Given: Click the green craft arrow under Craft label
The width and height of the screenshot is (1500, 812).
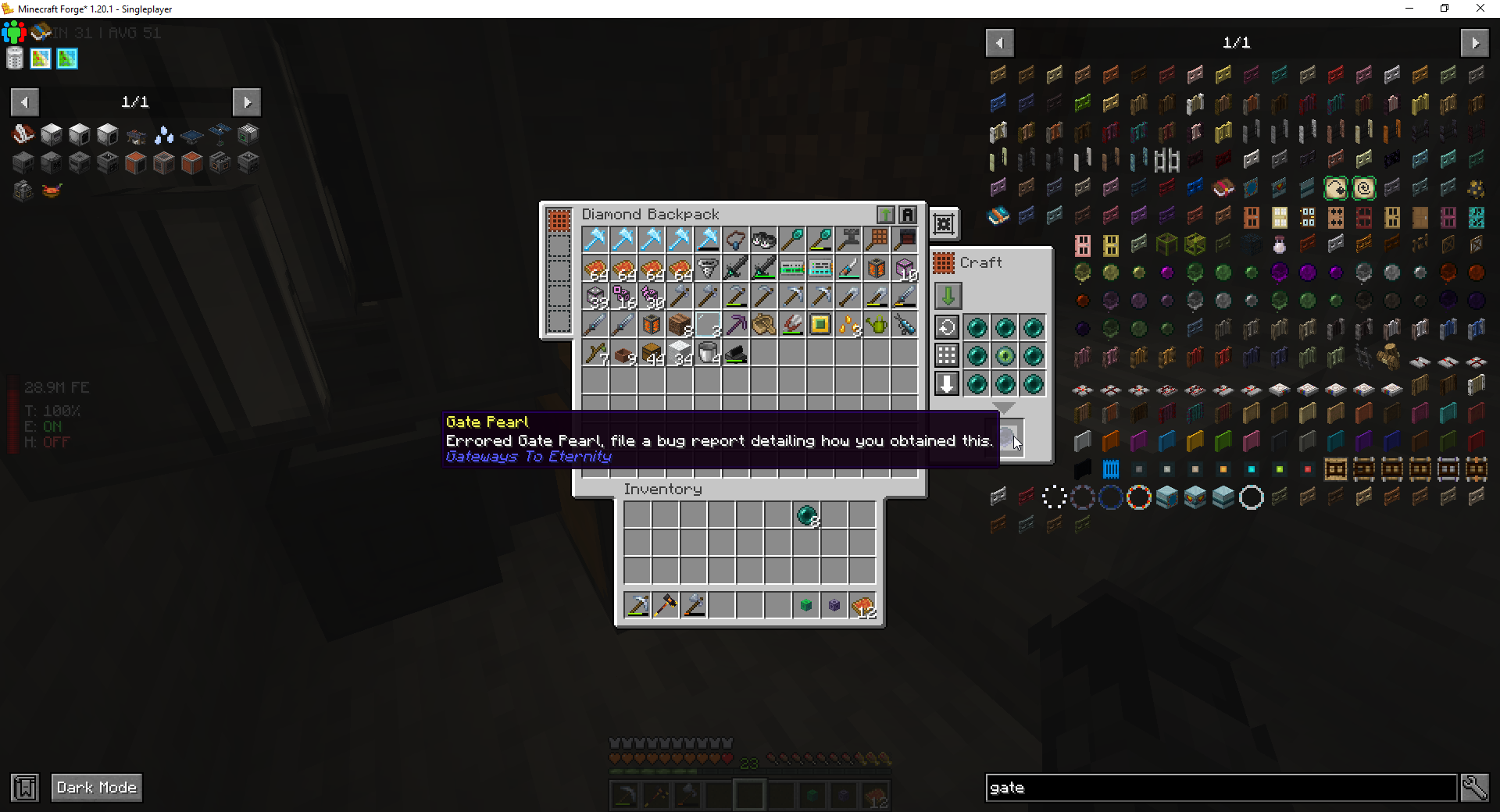Looking at the screenshot, I should [948, 296].
